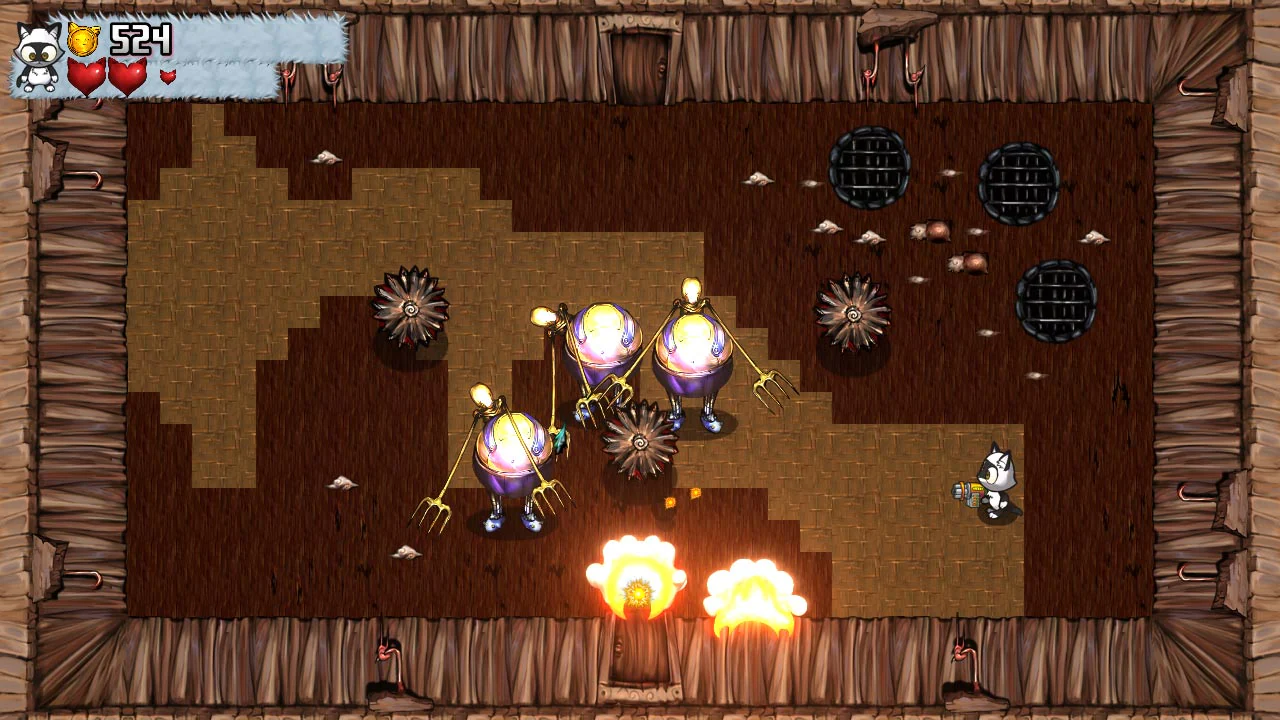The height and width of the screenshot is (720, 1280).
Task: Click the white cat holding the gun
Action: point(990,480)
